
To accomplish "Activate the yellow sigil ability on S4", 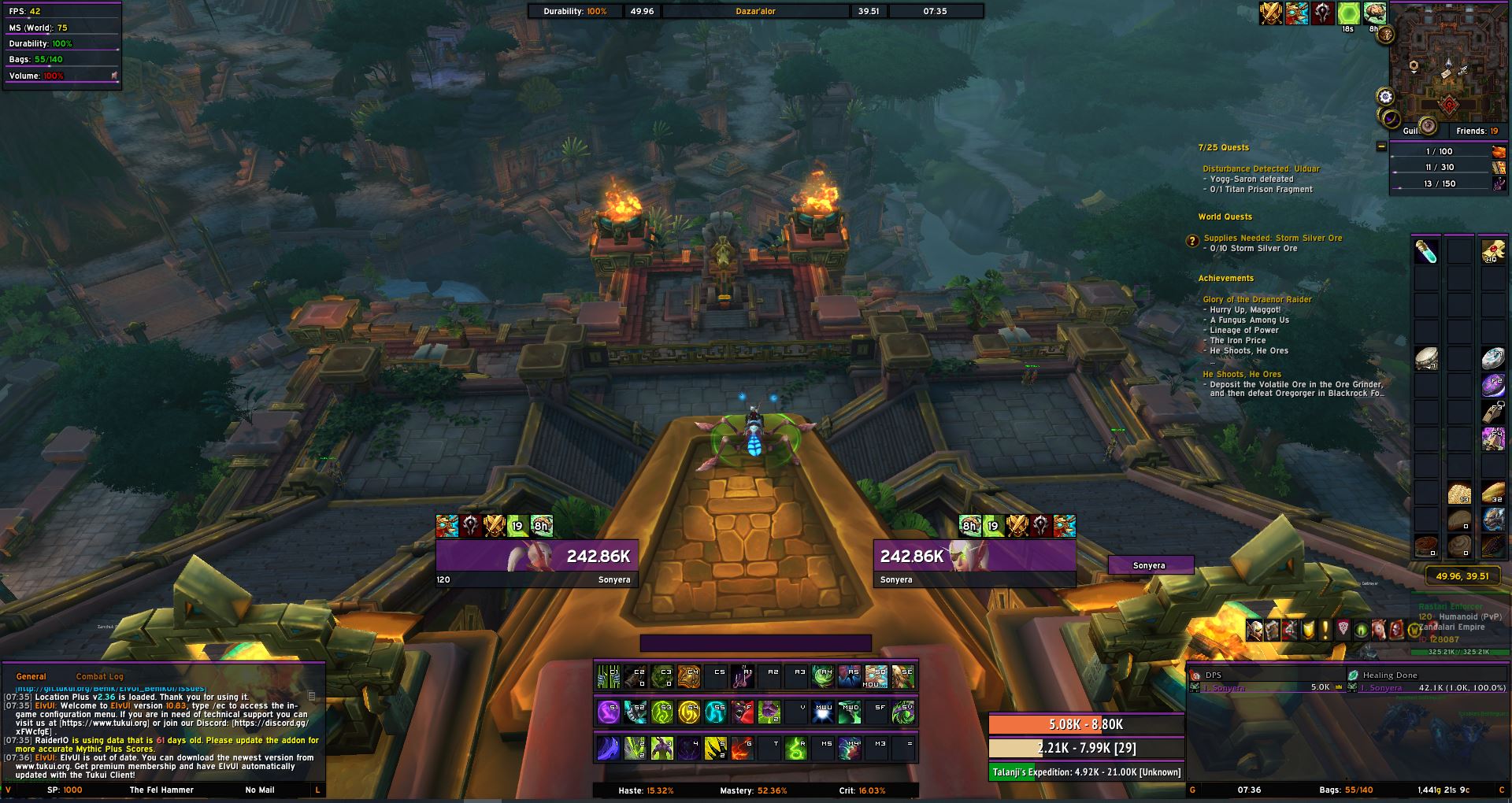I will [688, 712].
